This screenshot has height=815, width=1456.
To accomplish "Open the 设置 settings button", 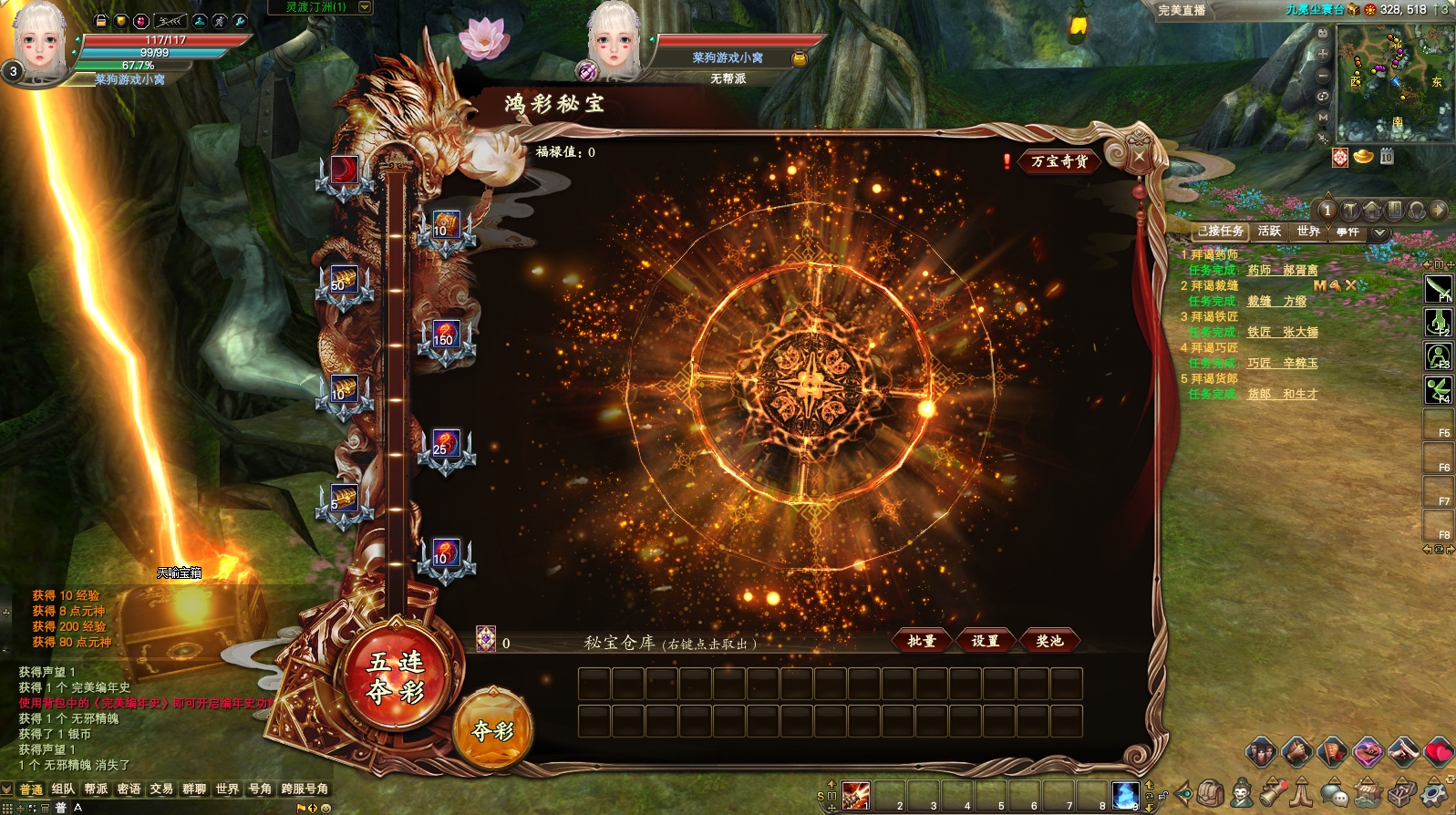I will point(985,641).
